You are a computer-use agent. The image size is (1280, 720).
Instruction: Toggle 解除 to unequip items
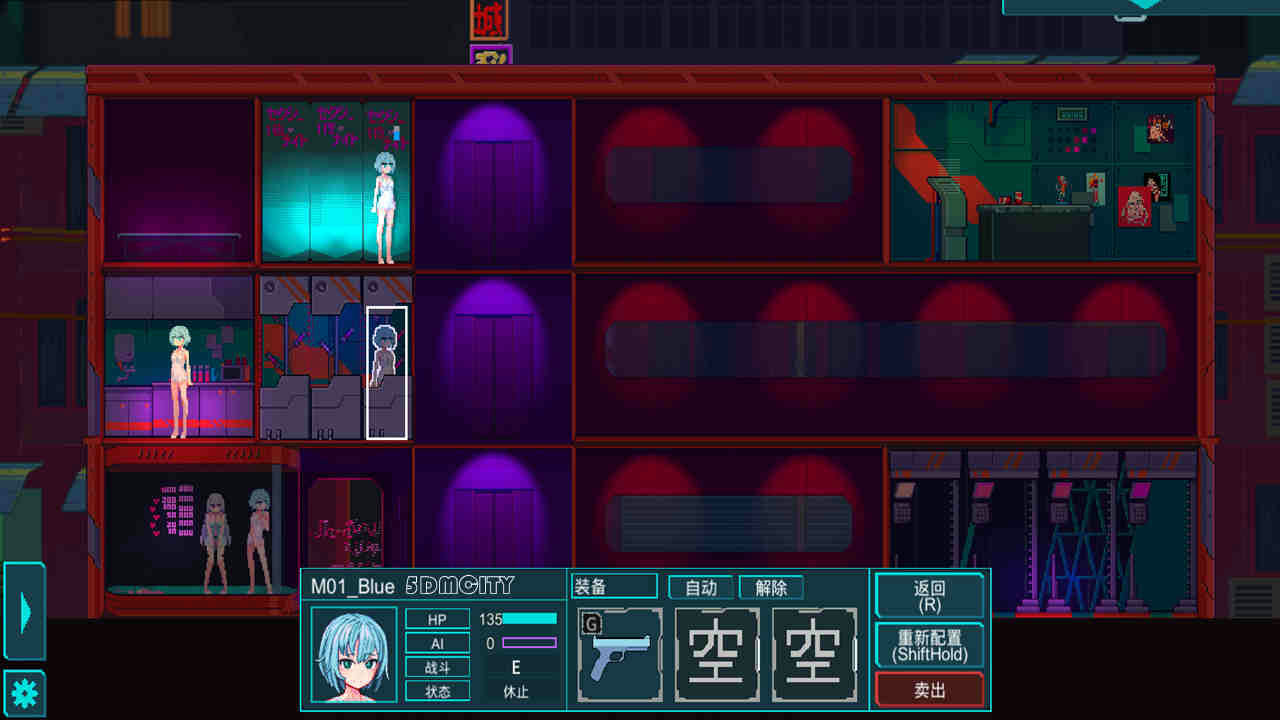[770, 587]
